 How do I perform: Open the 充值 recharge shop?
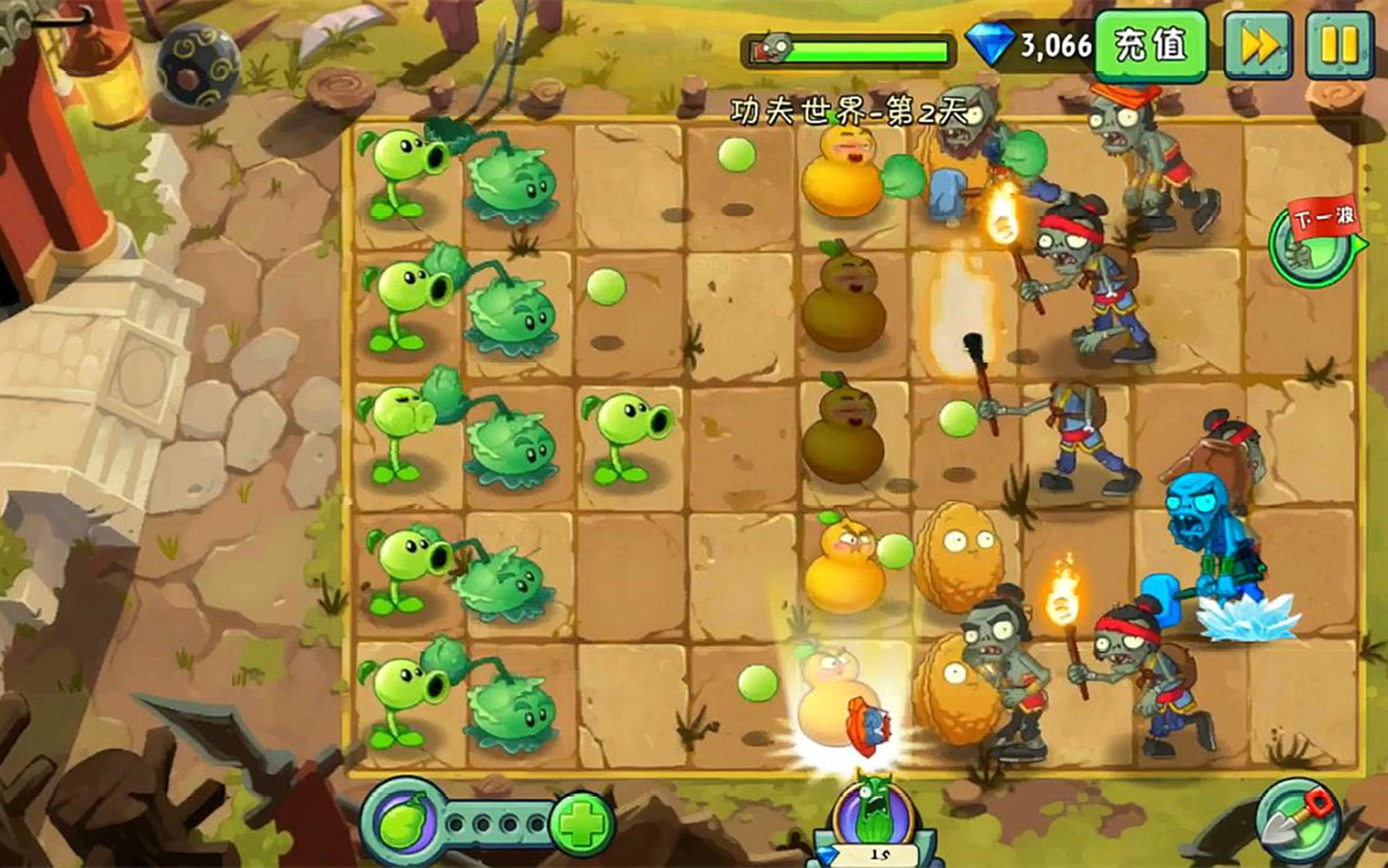(x=1150, y=46)
